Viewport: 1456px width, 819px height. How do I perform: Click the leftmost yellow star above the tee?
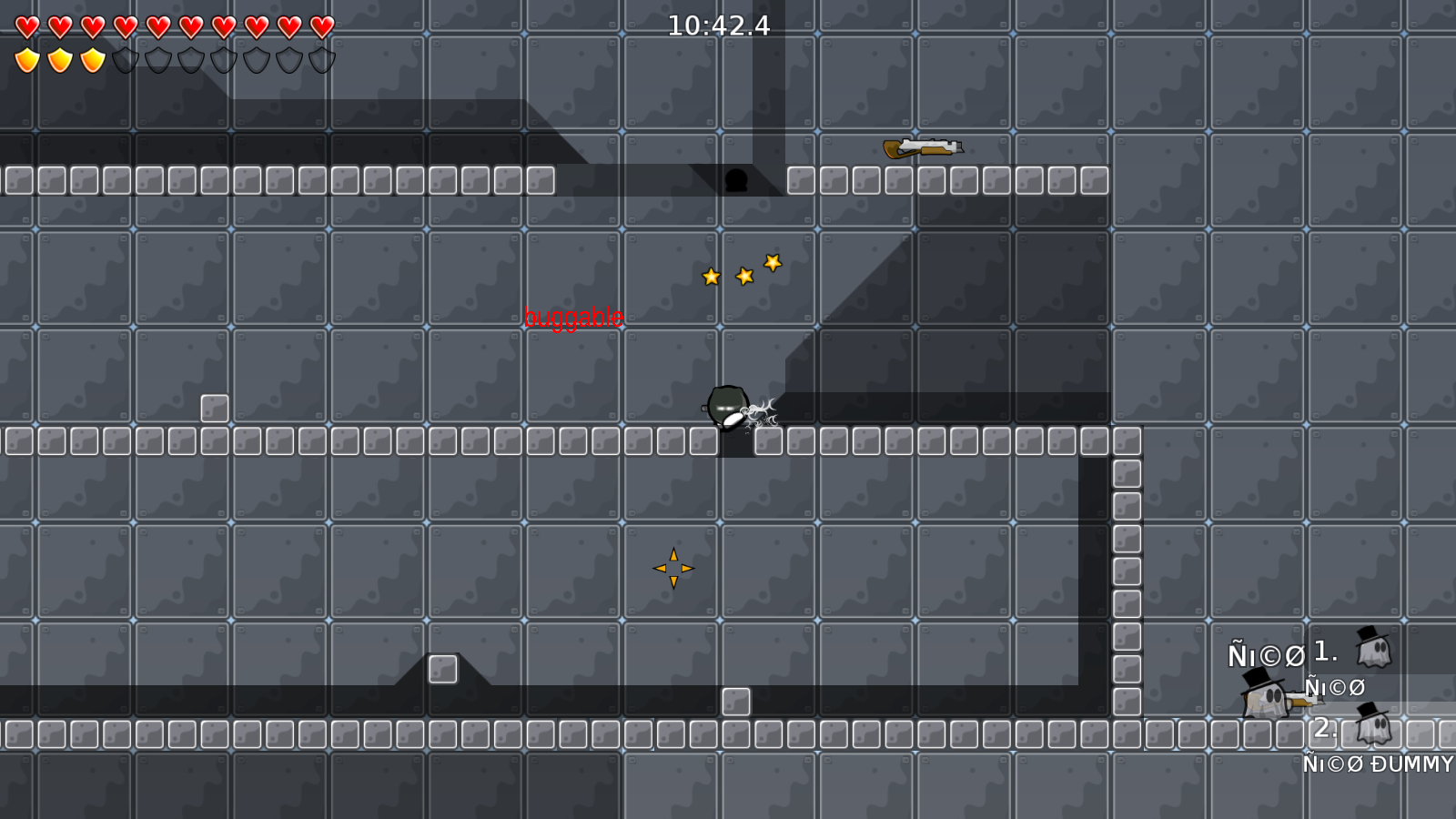709,276
